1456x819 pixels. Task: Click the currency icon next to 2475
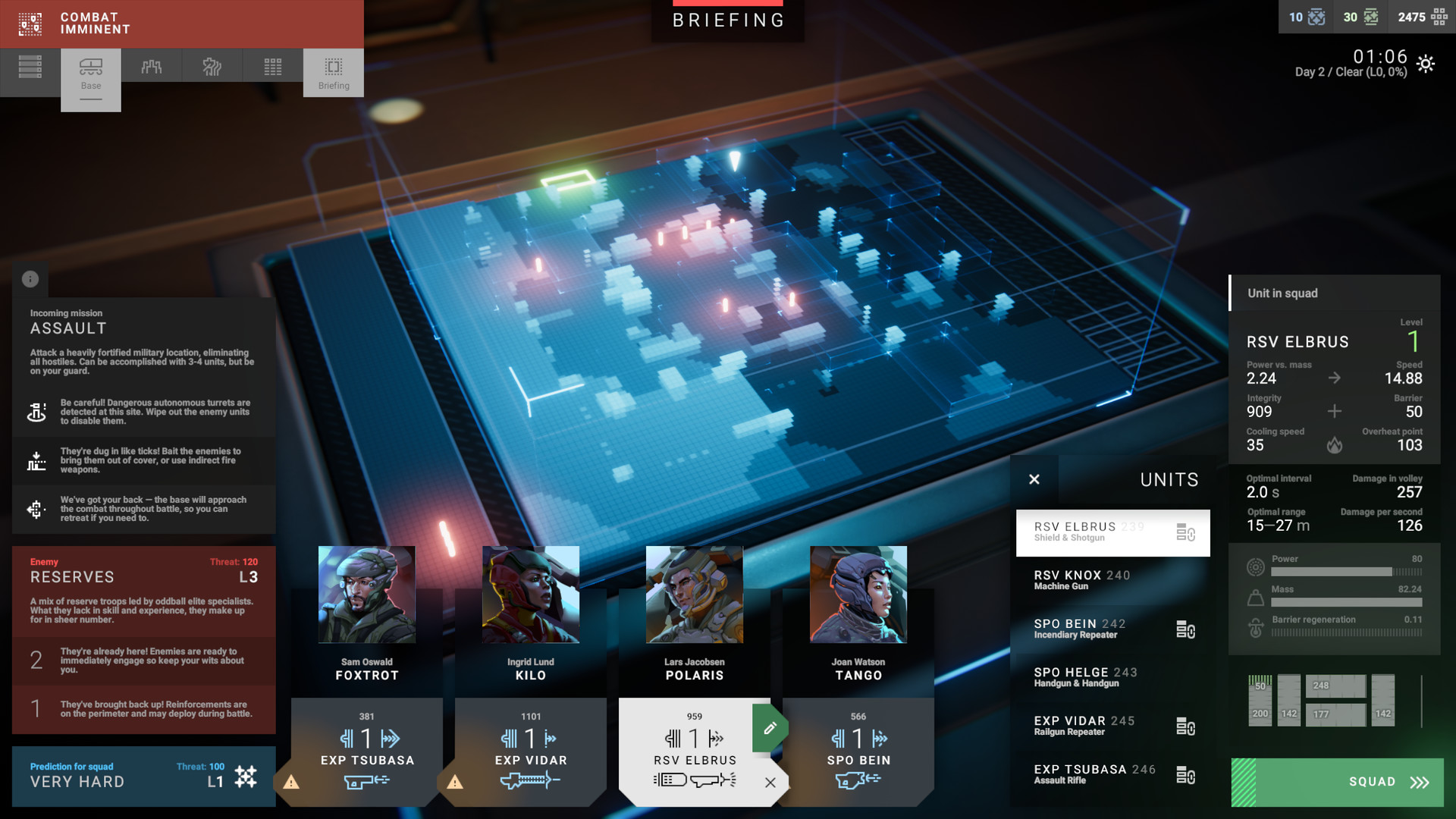(1443, 17)
